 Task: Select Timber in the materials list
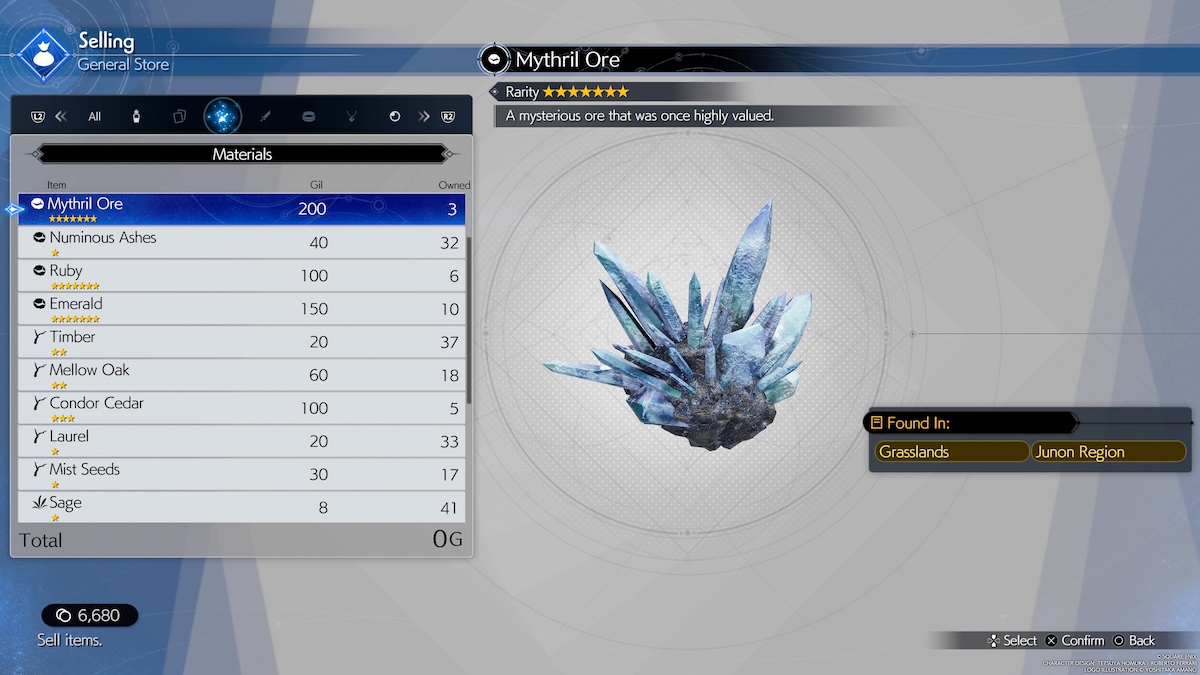[x=242, y=341]
